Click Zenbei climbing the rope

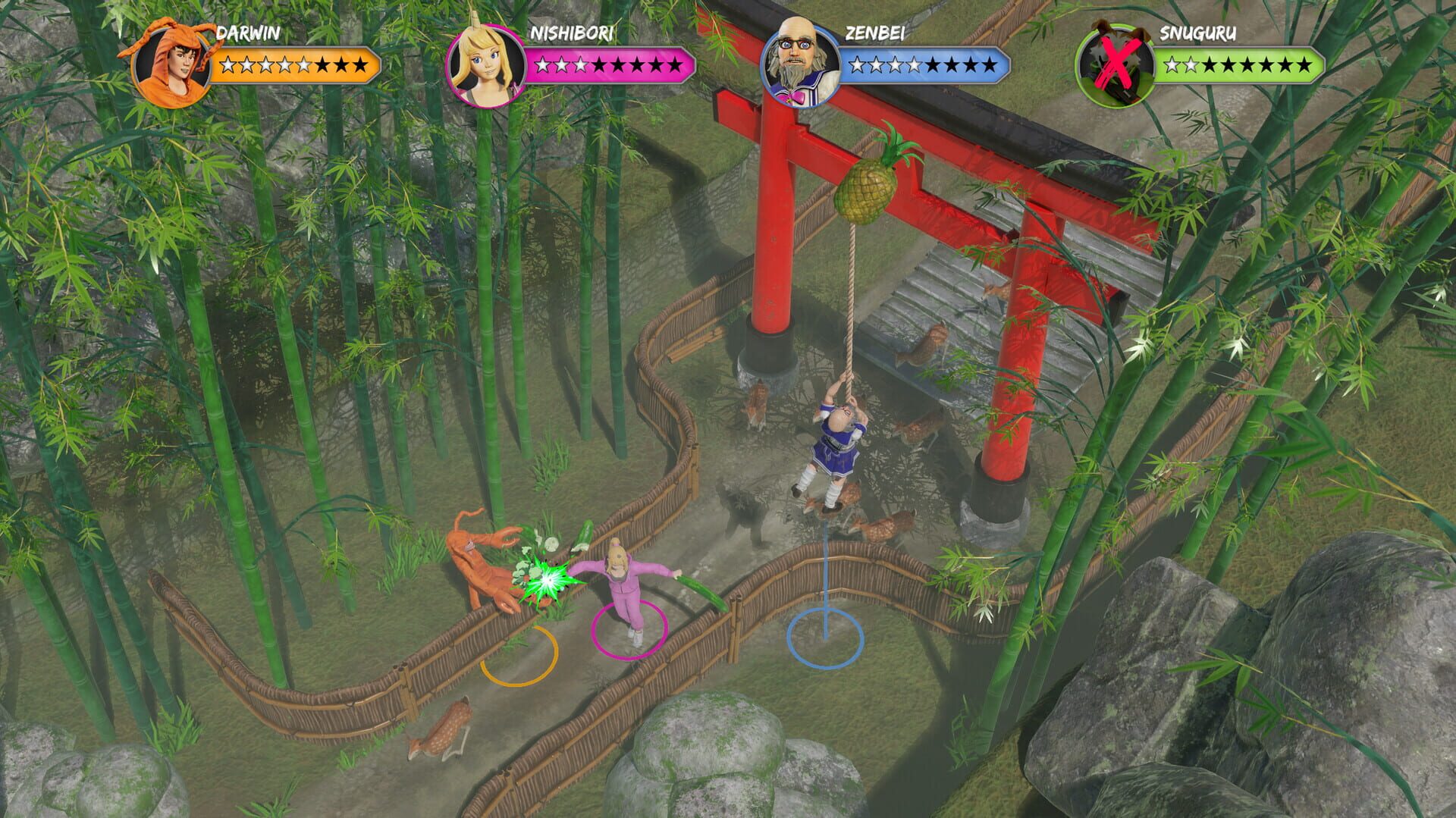838,447
